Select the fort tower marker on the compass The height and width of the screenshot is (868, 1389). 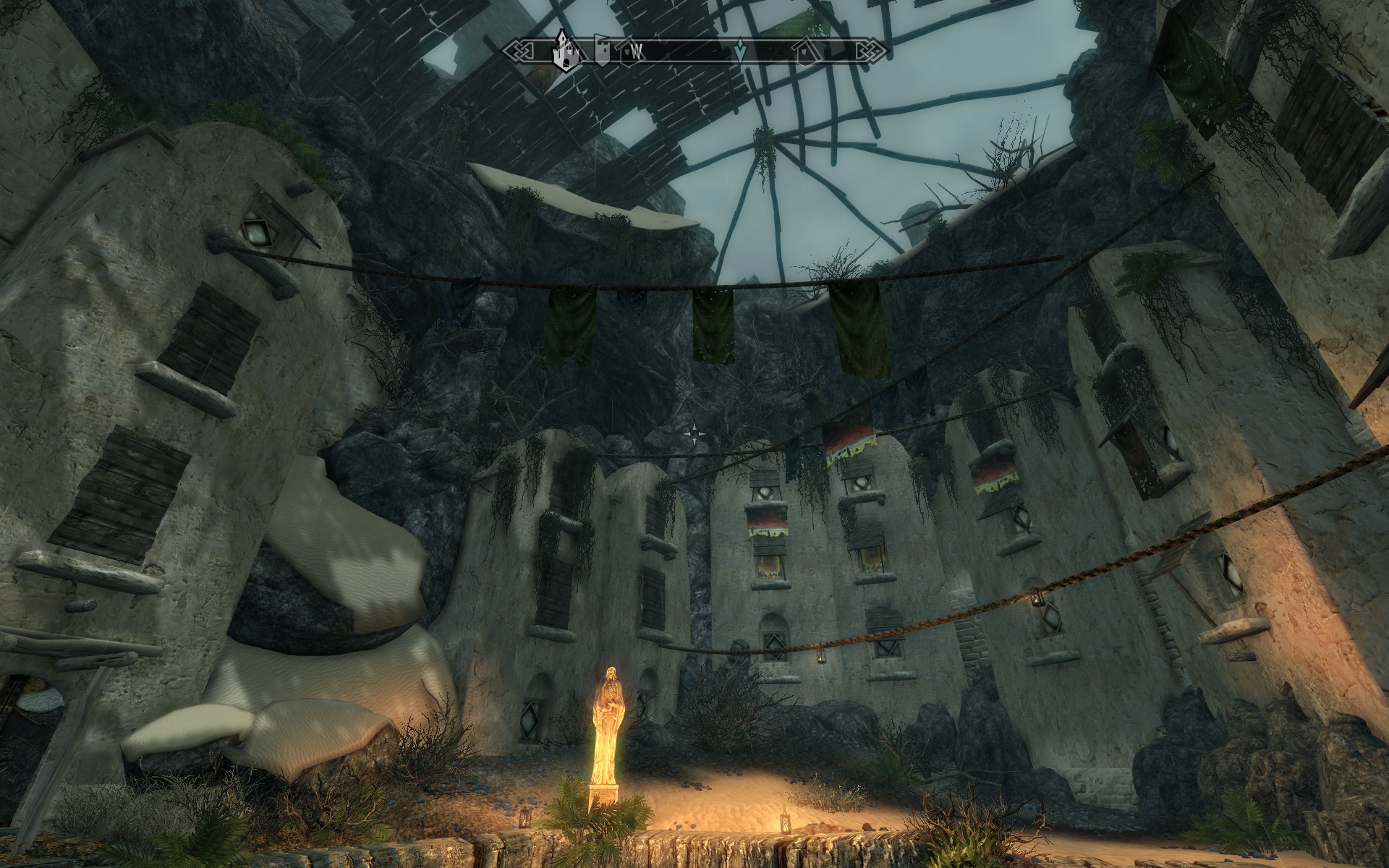pyautogui.click(x=602, y=51)
